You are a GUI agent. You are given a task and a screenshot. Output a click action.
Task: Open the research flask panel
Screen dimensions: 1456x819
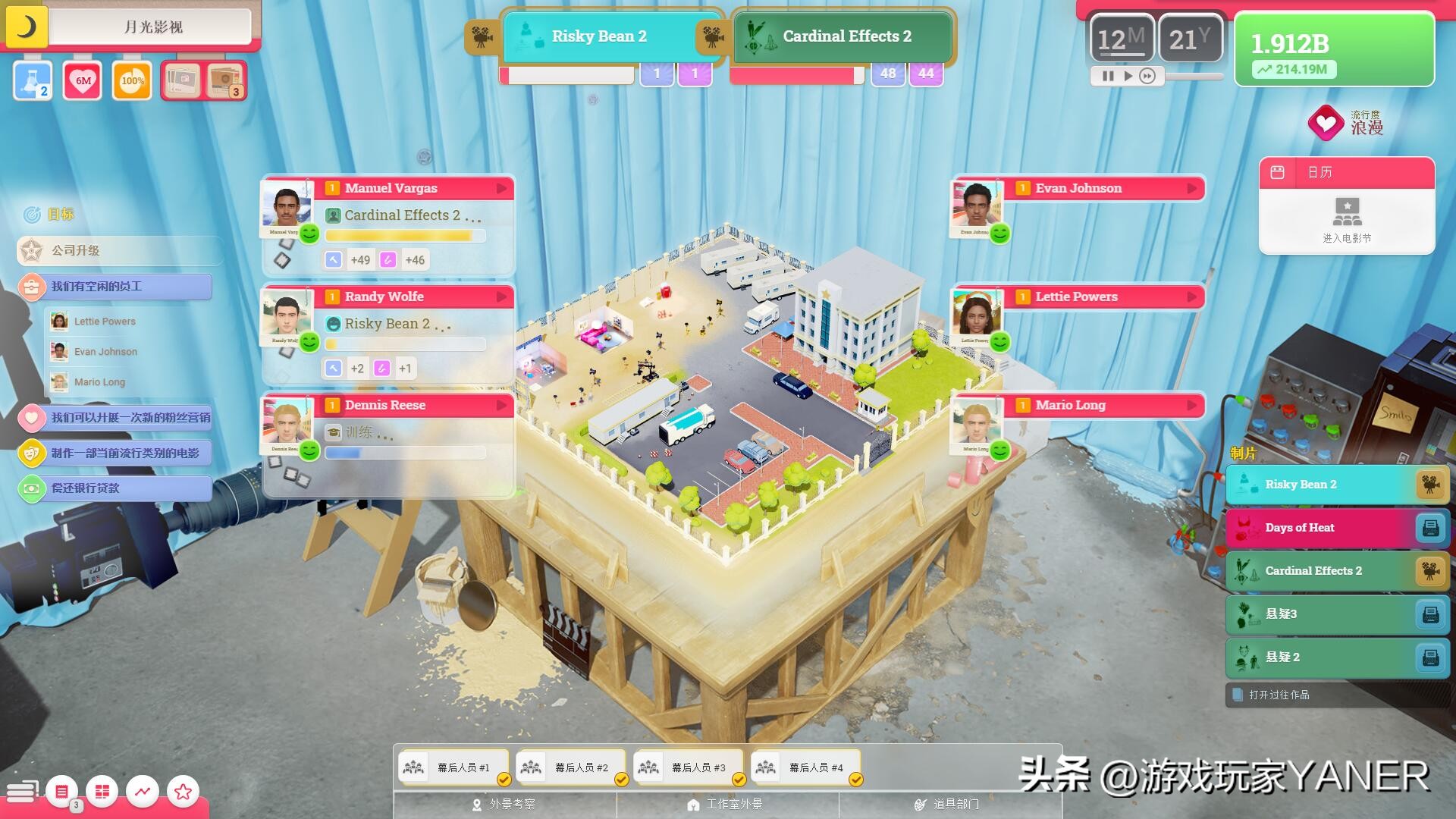32,80
